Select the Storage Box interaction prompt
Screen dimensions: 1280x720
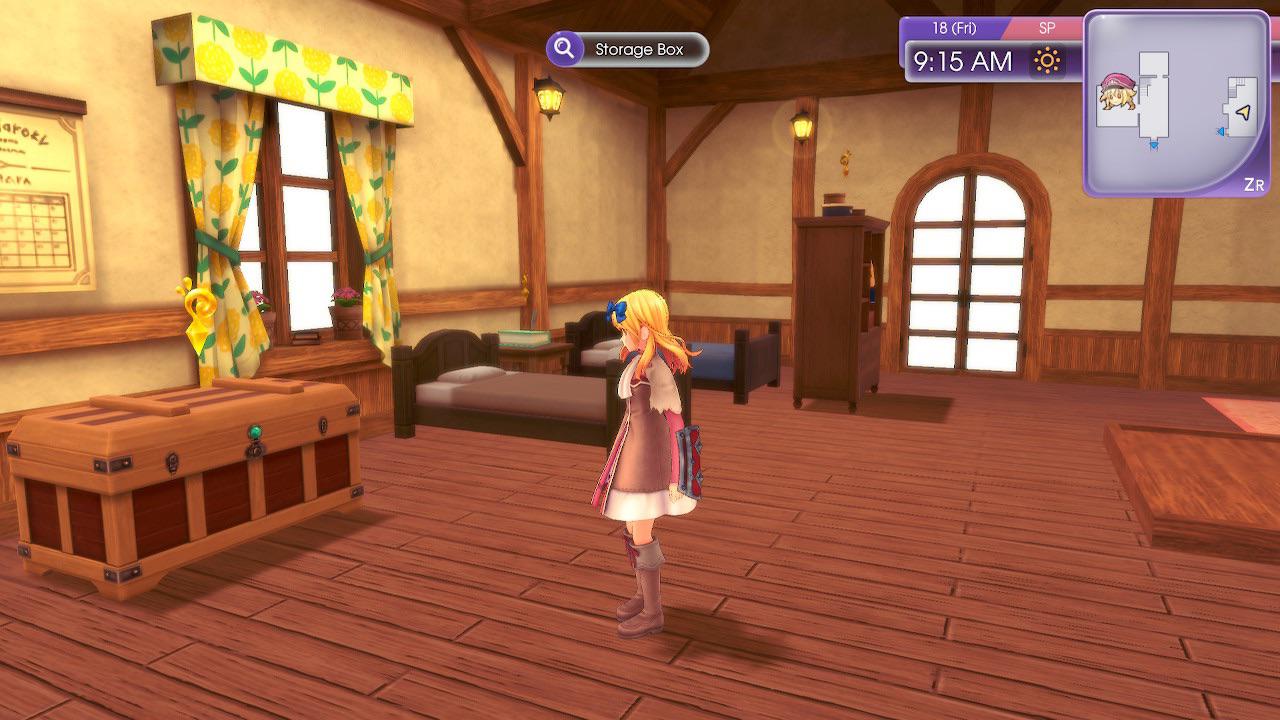coord(627,49)
